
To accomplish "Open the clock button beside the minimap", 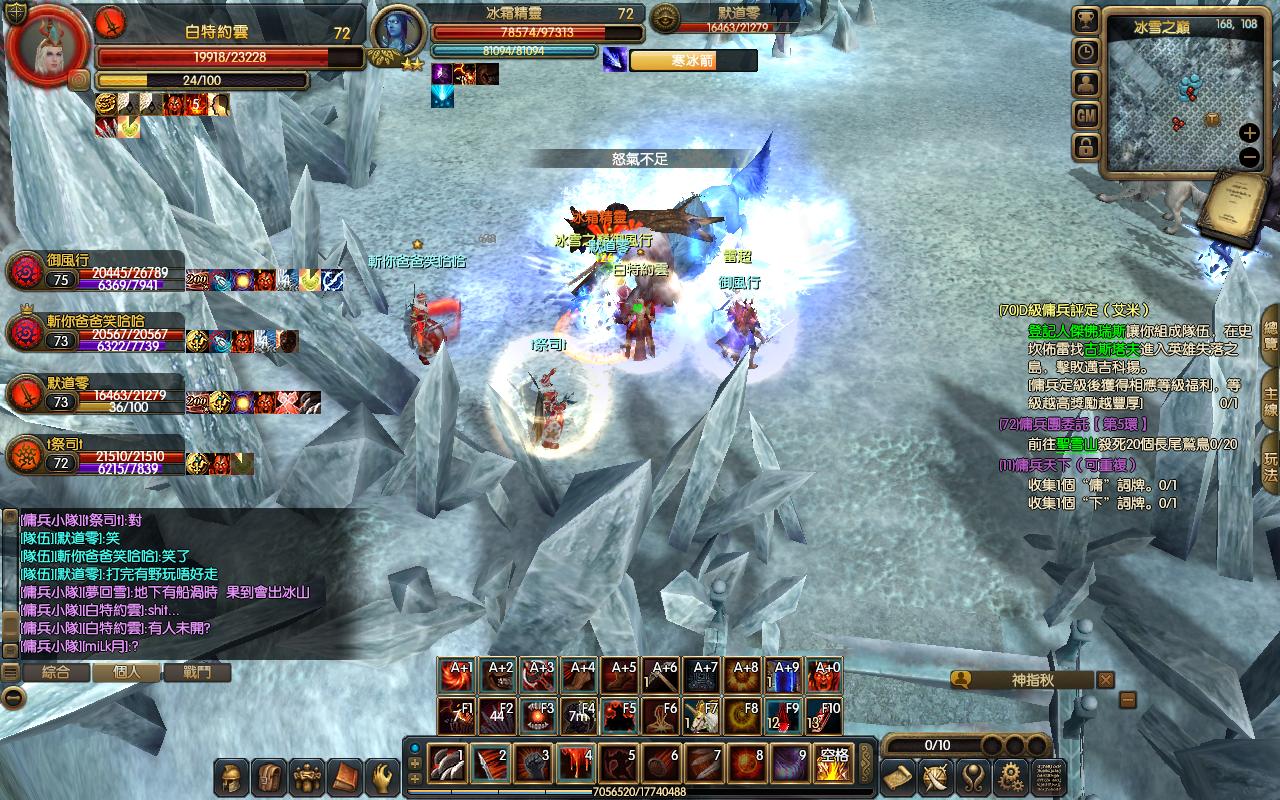I will (x=1086, y=52).
